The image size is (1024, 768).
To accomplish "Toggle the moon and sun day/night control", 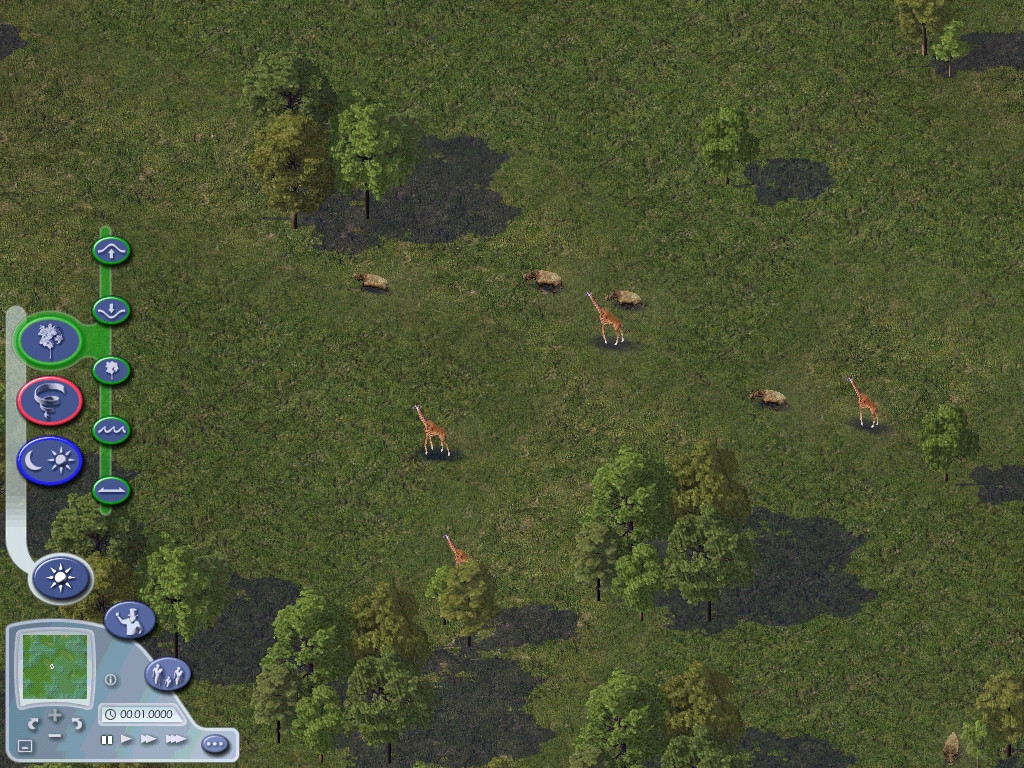I will 49,461.
